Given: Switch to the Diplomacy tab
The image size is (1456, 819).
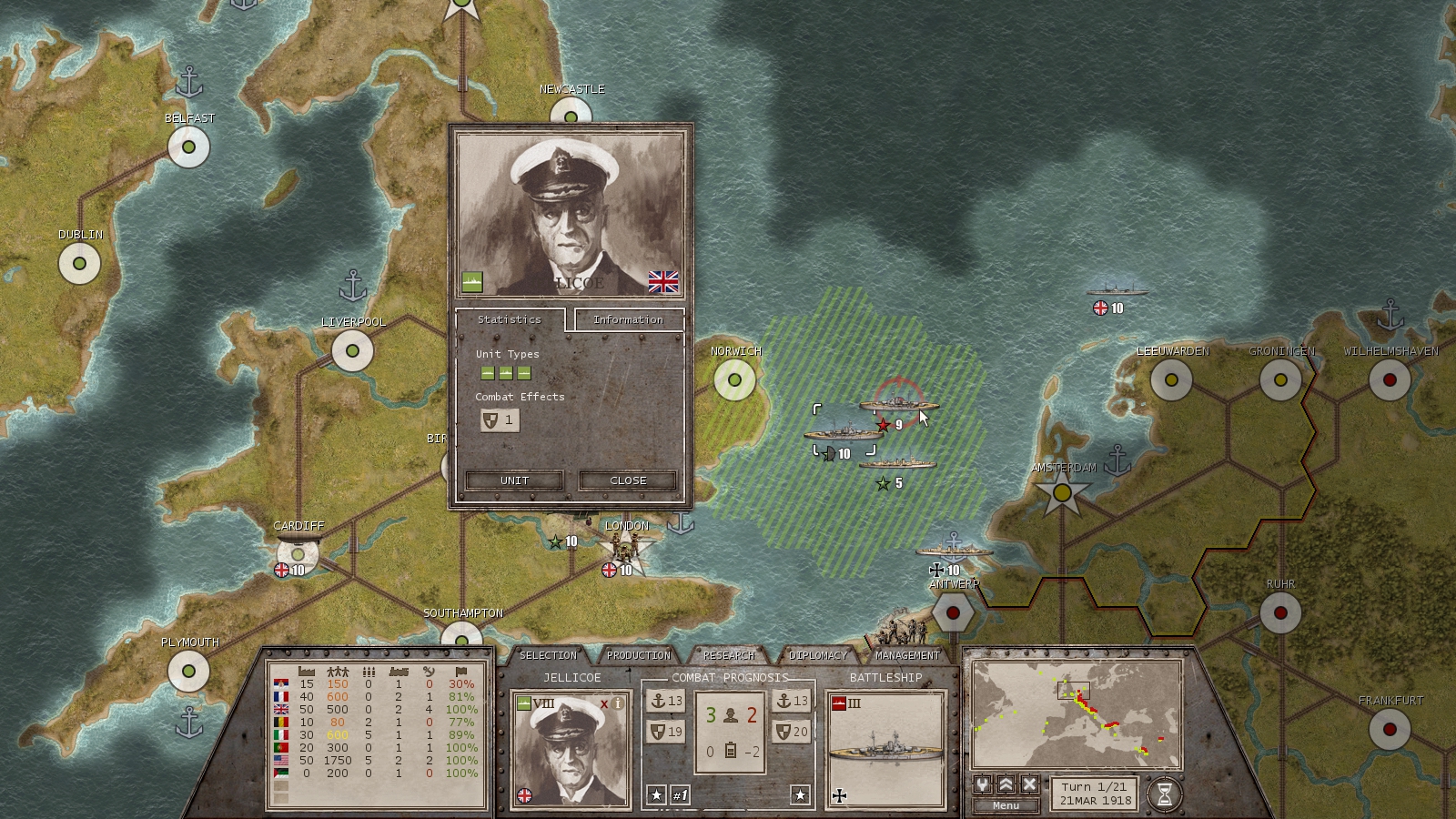Looking at the screenshot, I should pos(817,655).
